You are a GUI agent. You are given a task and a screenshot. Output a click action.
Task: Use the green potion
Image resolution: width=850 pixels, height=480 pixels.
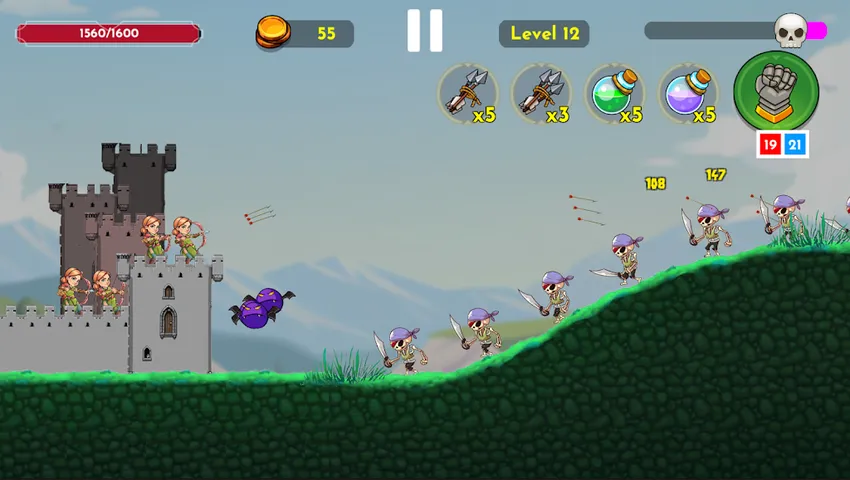click(x=614, y=94)
